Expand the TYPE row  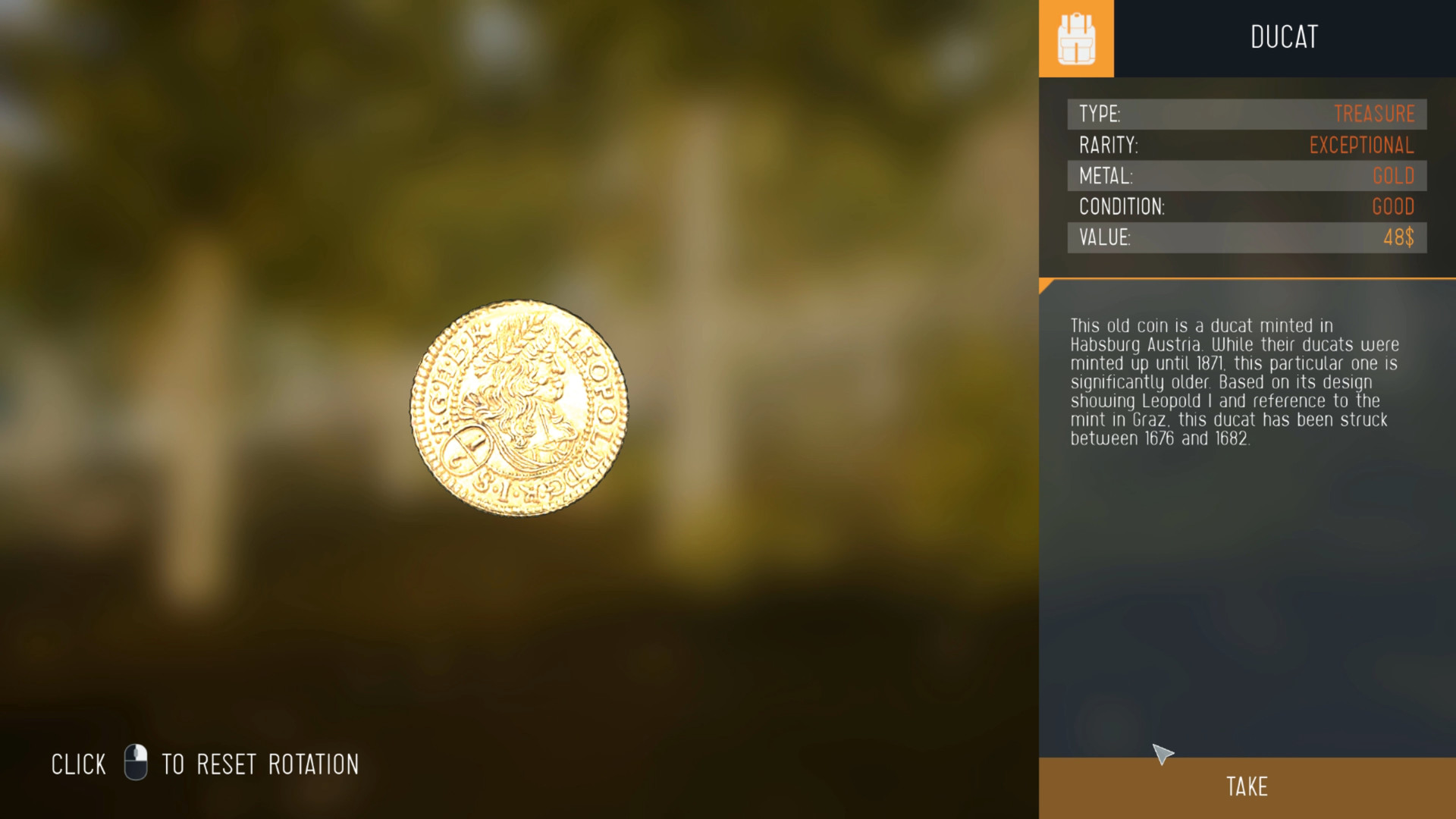click(x=1246, y=114)
